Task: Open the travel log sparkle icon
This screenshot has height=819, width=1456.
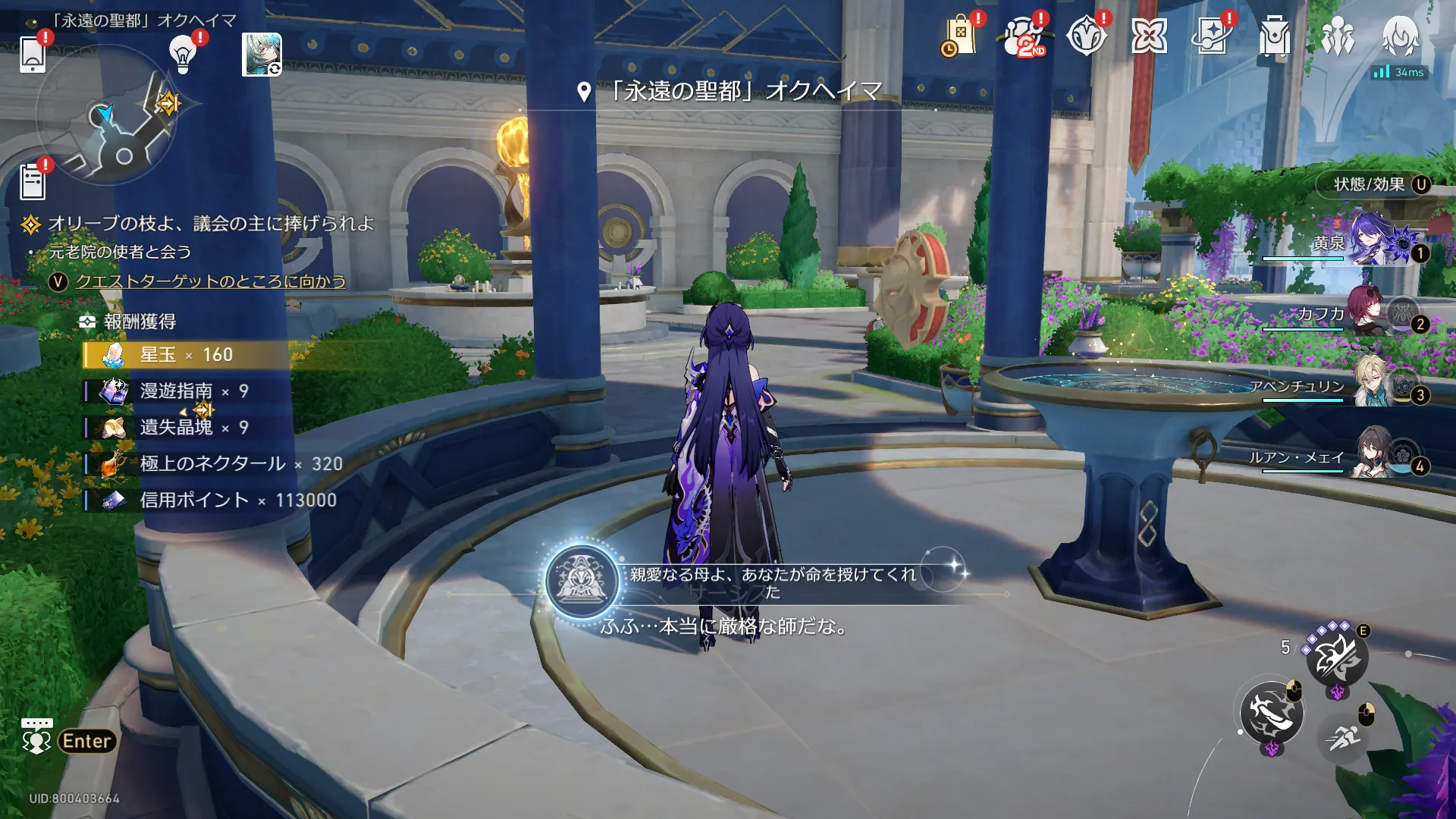Action: pos(1212,36)
